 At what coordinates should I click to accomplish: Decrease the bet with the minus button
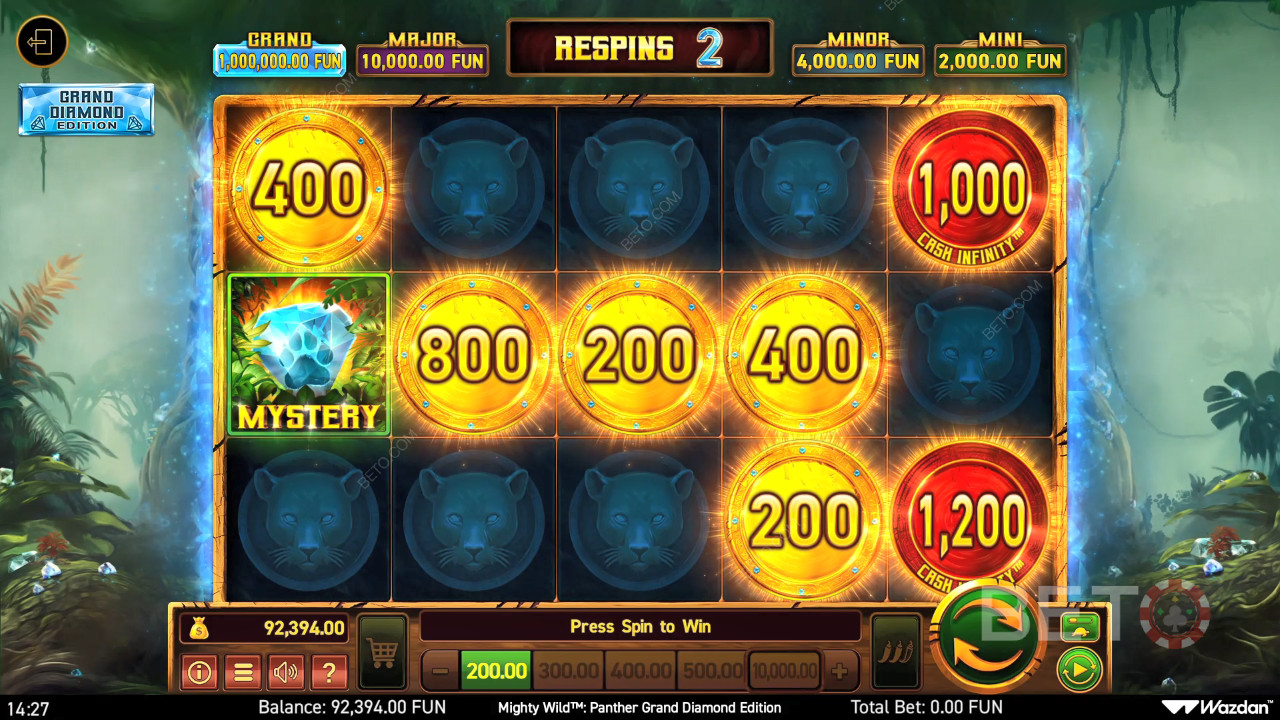tap(440, 670)
